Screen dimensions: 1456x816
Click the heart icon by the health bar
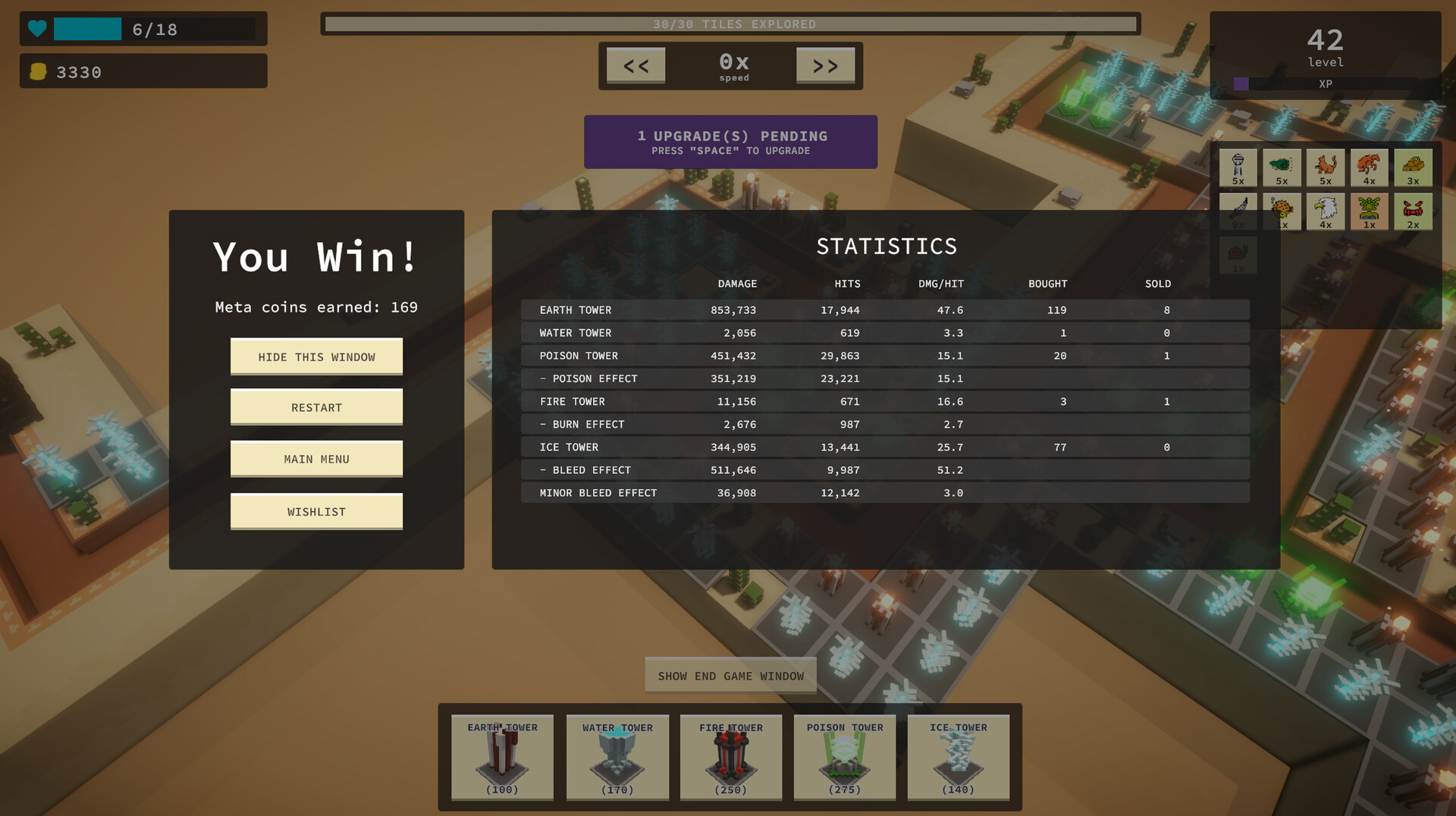click(x=36, y=29)
